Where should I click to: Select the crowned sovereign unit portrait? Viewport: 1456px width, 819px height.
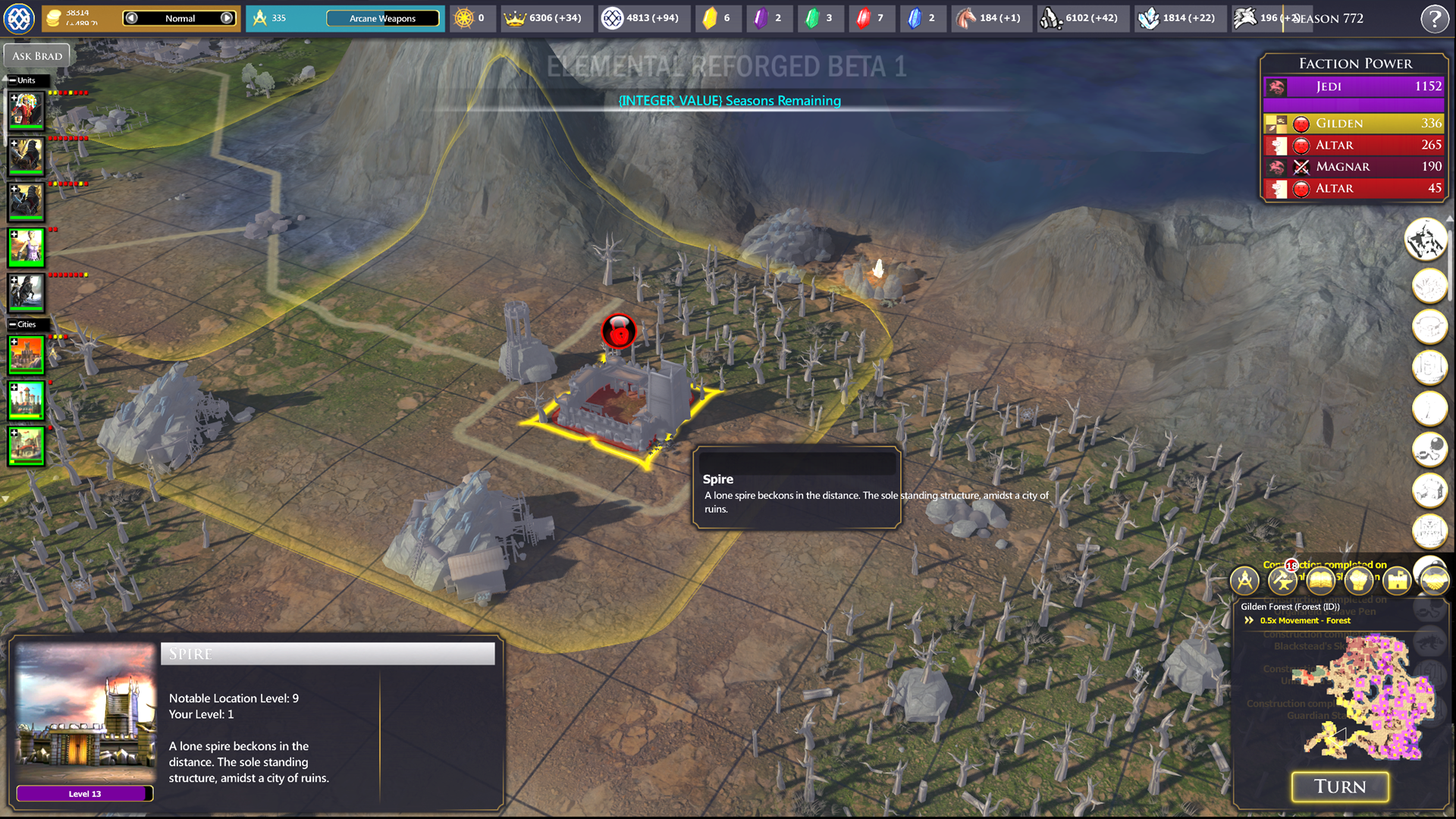pos(27,111)
